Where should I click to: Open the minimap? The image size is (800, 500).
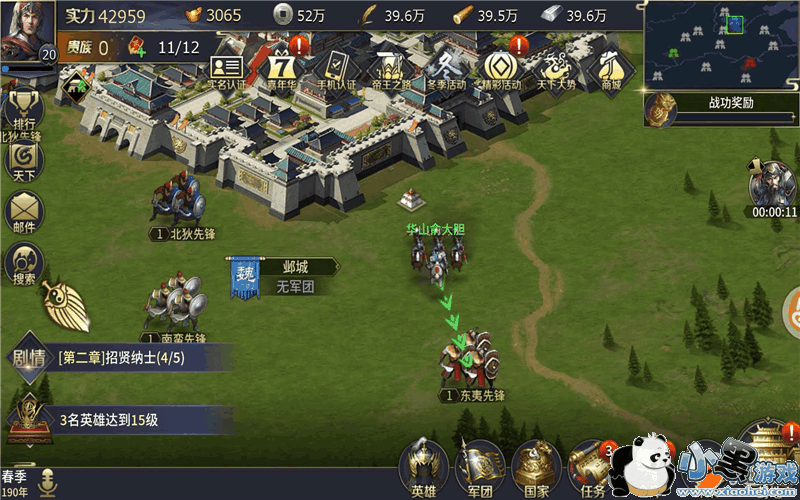click(x=721, y=44)
